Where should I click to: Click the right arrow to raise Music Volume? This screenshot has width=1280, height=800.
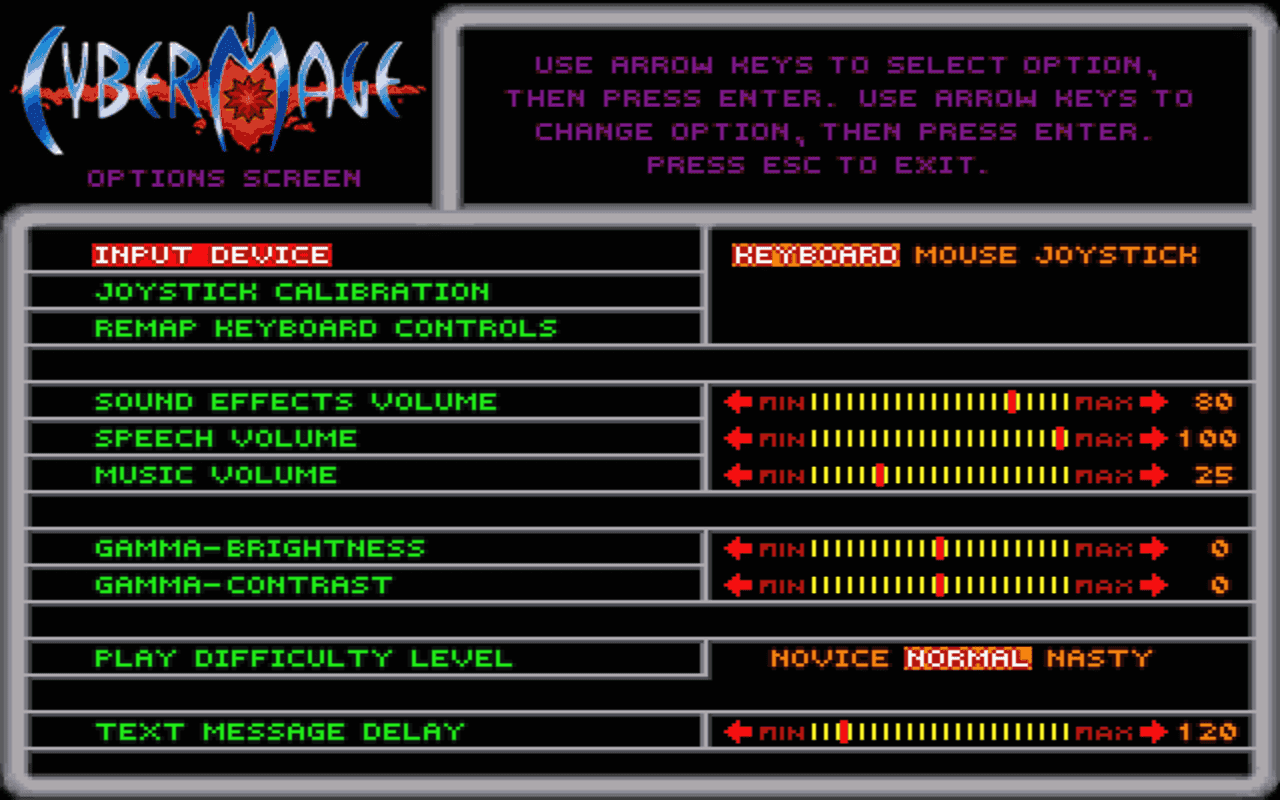click(x=1155, y=475)
